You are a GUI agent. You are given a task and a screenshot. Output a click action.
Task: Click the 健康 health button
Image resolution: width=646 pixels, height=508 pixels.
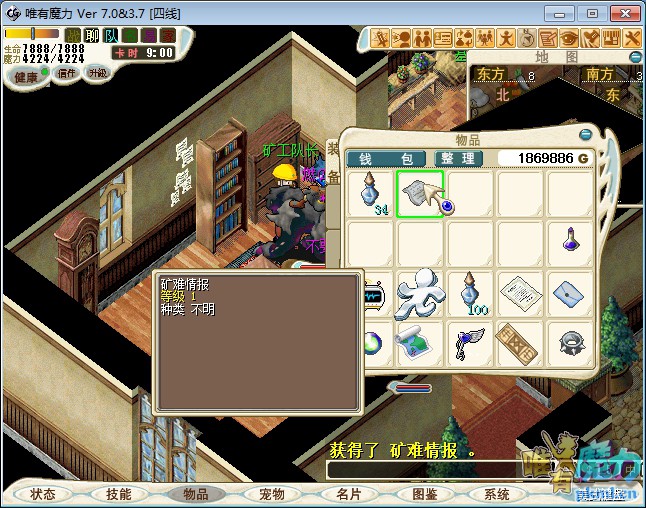click(27, 77)
